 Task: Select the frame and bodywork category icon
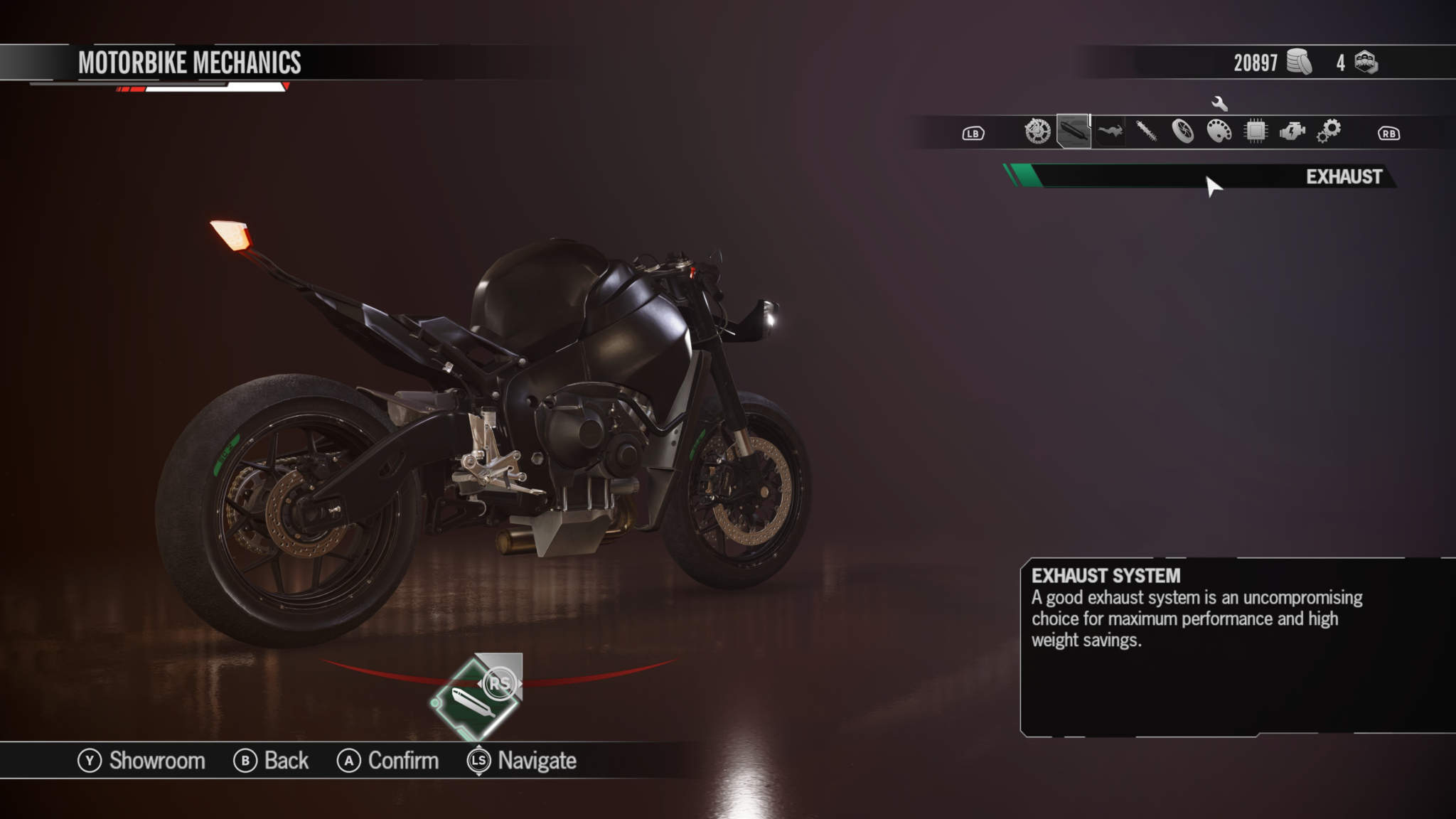tap(1110, 132)
